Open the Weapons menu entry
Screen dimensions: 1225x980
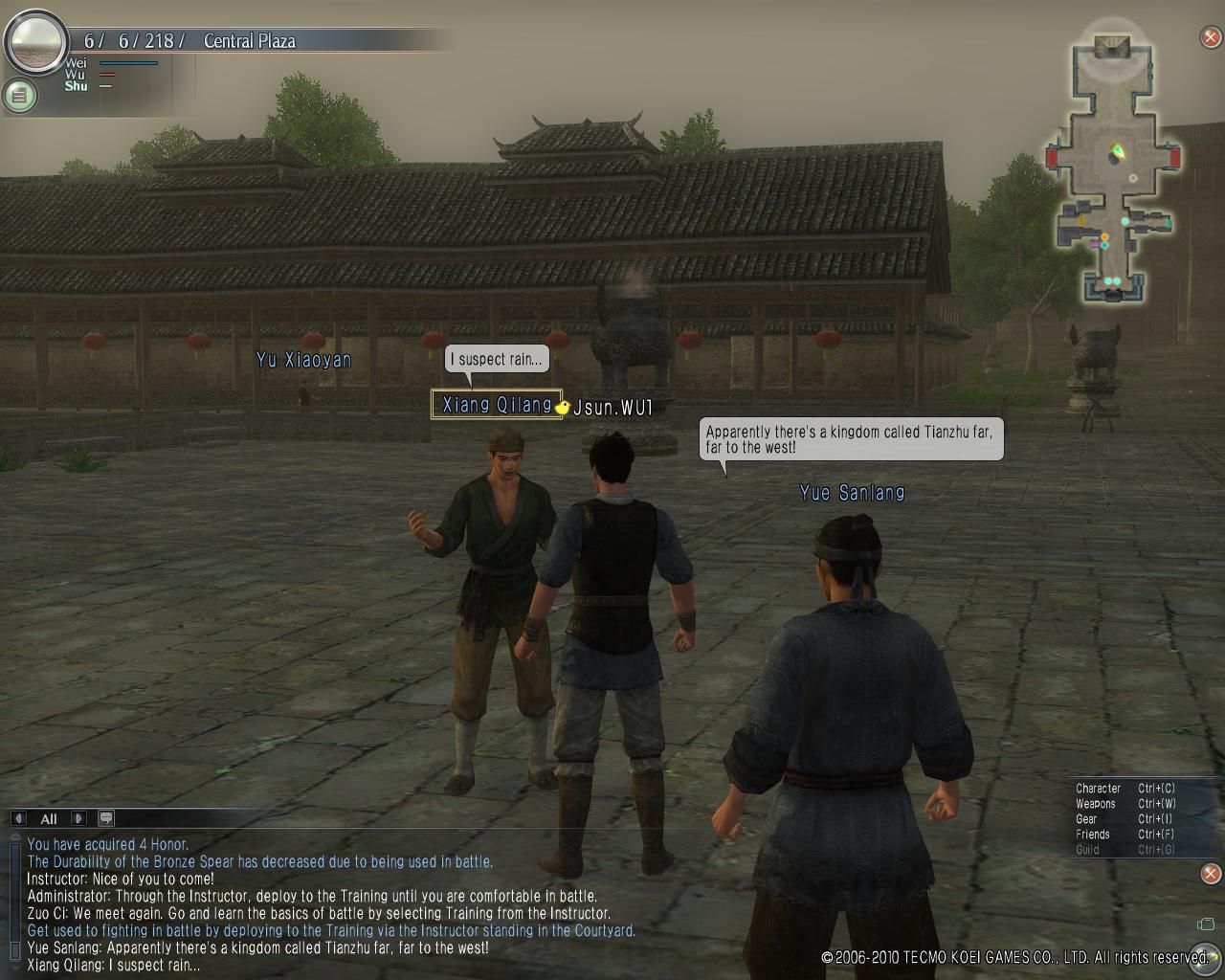[x=1096, y=804]
